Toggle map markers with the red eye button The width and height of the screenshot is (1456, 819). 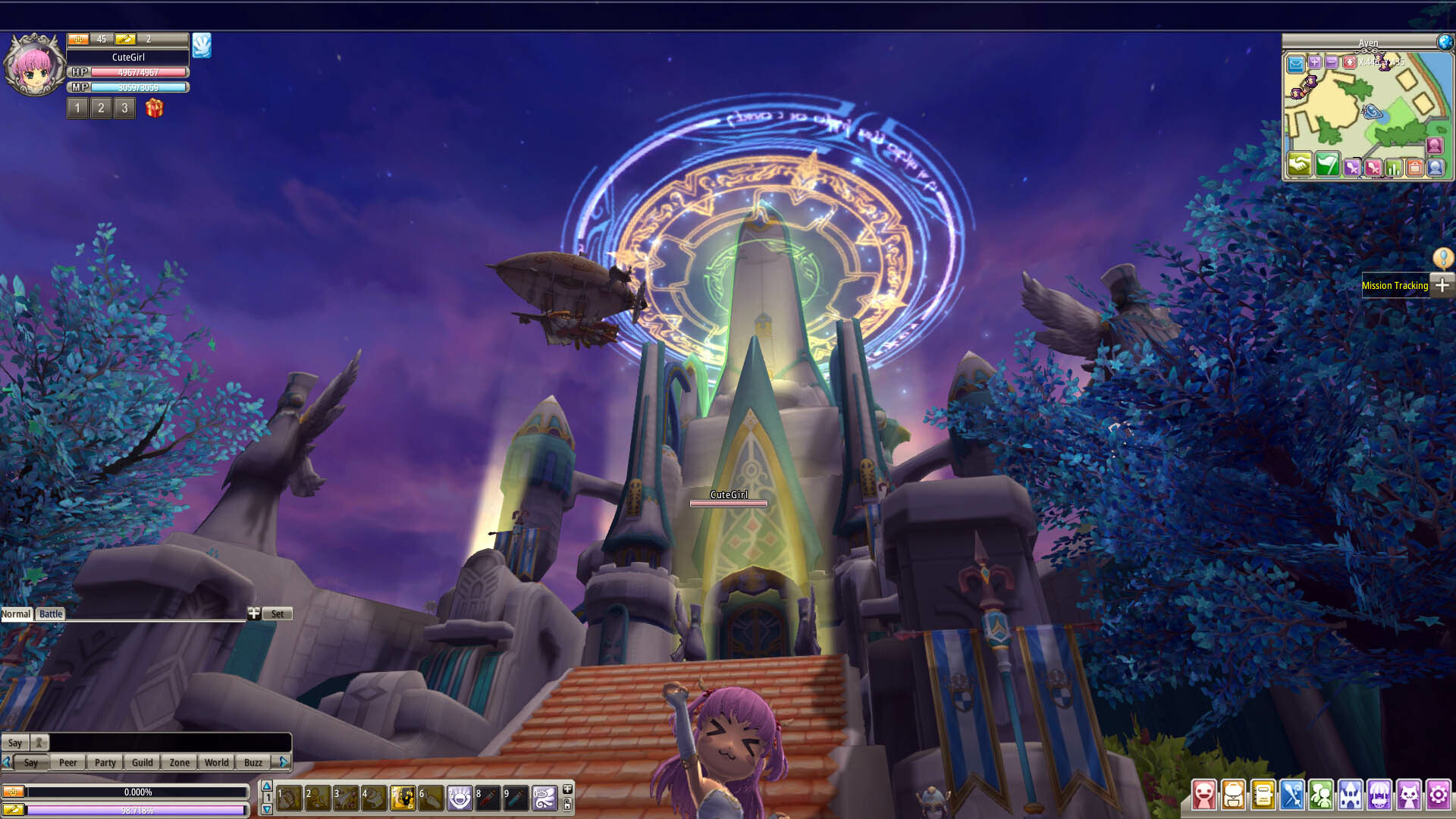pos(1350,62)
